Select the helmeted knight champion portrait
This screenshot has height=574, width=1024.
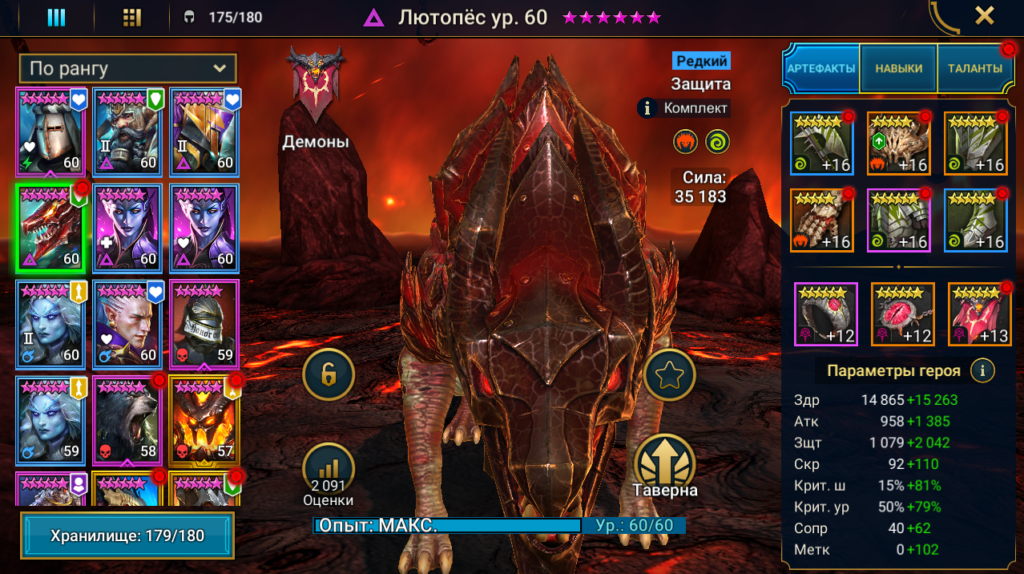(x=50, y=131)
